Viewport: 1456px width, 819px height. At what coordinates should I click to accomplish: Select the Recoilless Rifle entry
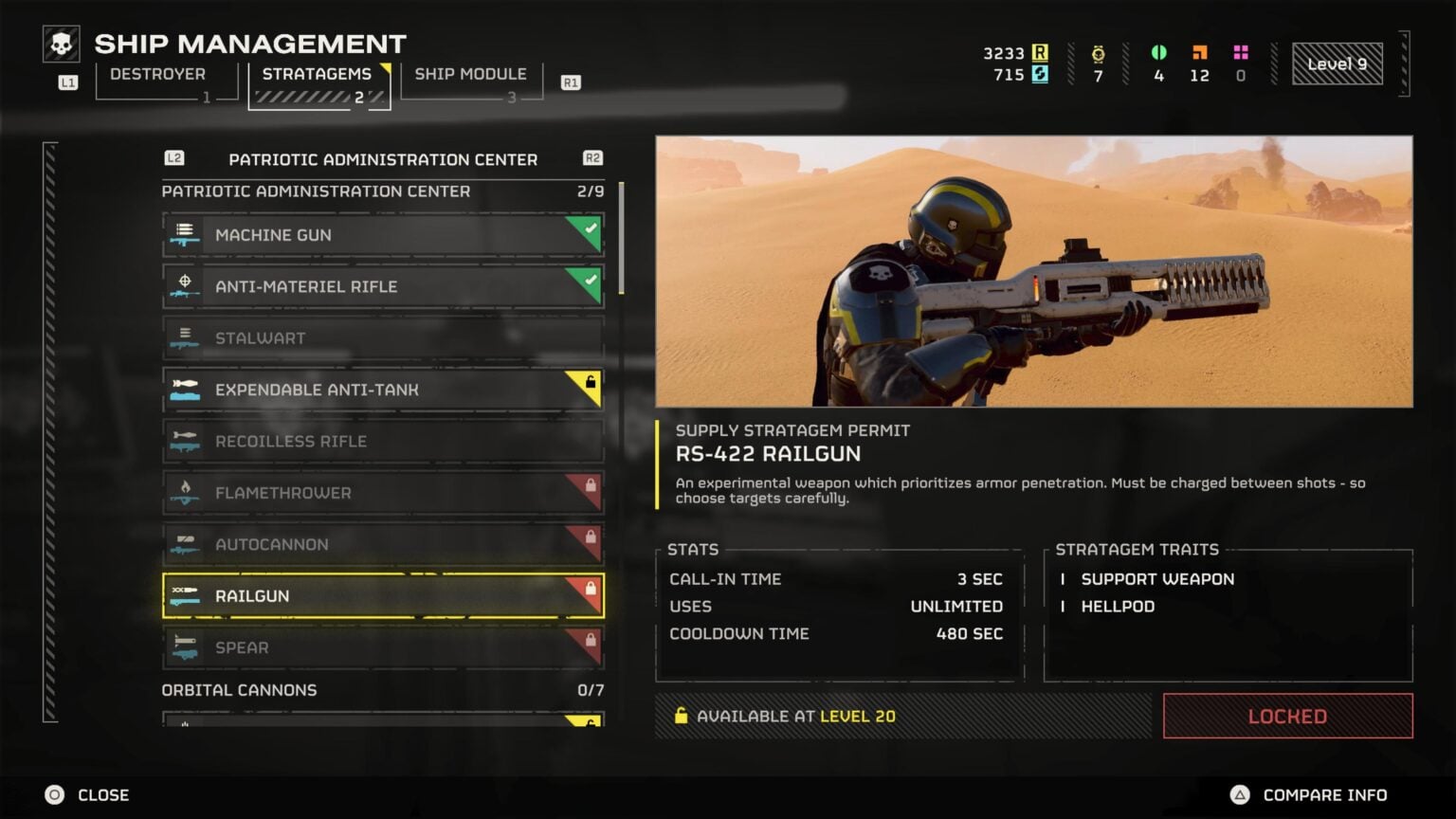383,442
